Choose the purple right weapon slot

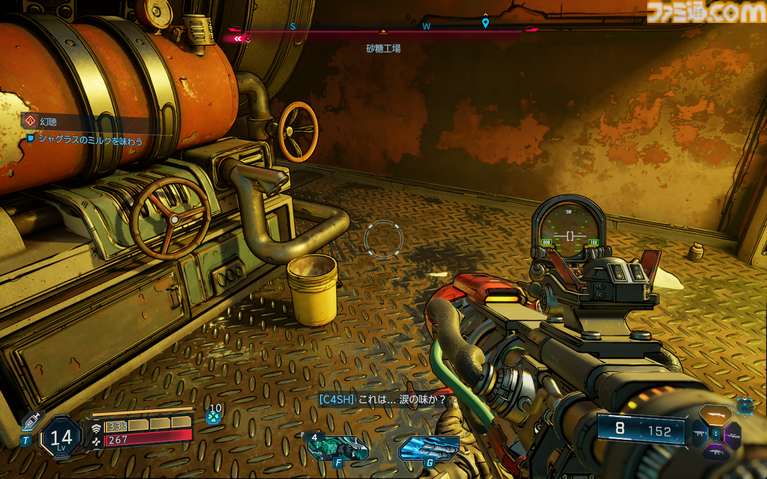732,434
